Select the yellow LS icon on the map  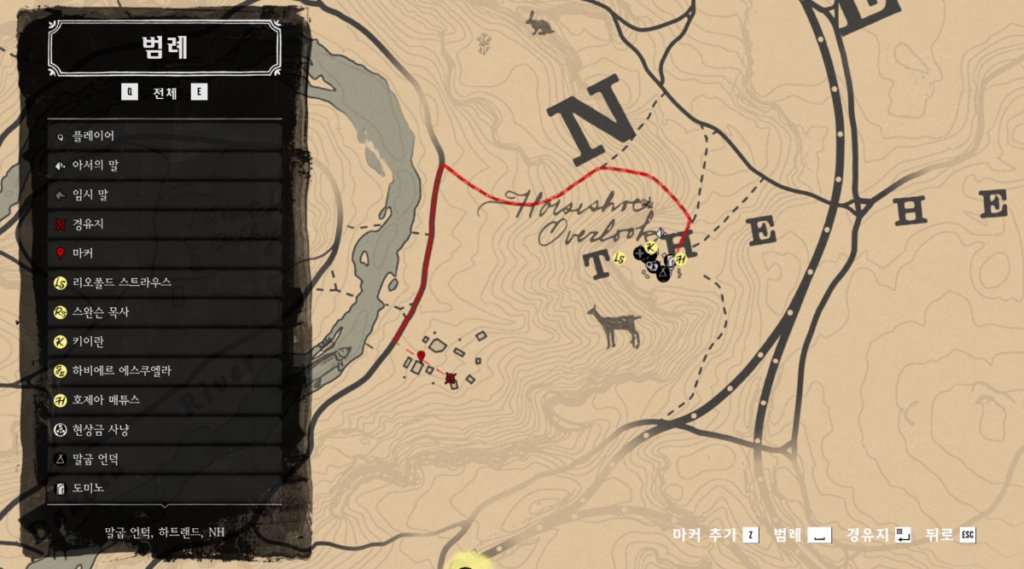coord(619,259)
